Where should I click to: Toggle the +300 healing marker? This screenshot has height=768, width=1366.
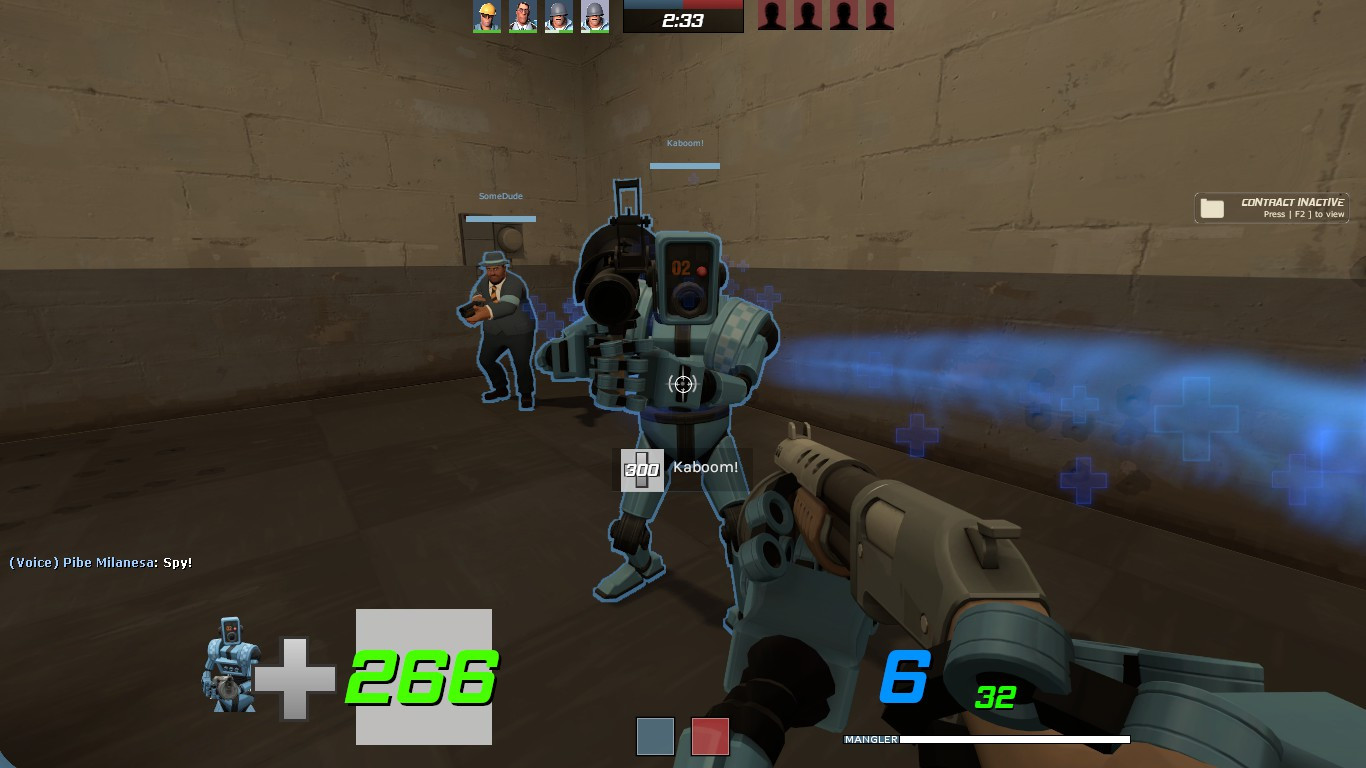tap(641, 470)
